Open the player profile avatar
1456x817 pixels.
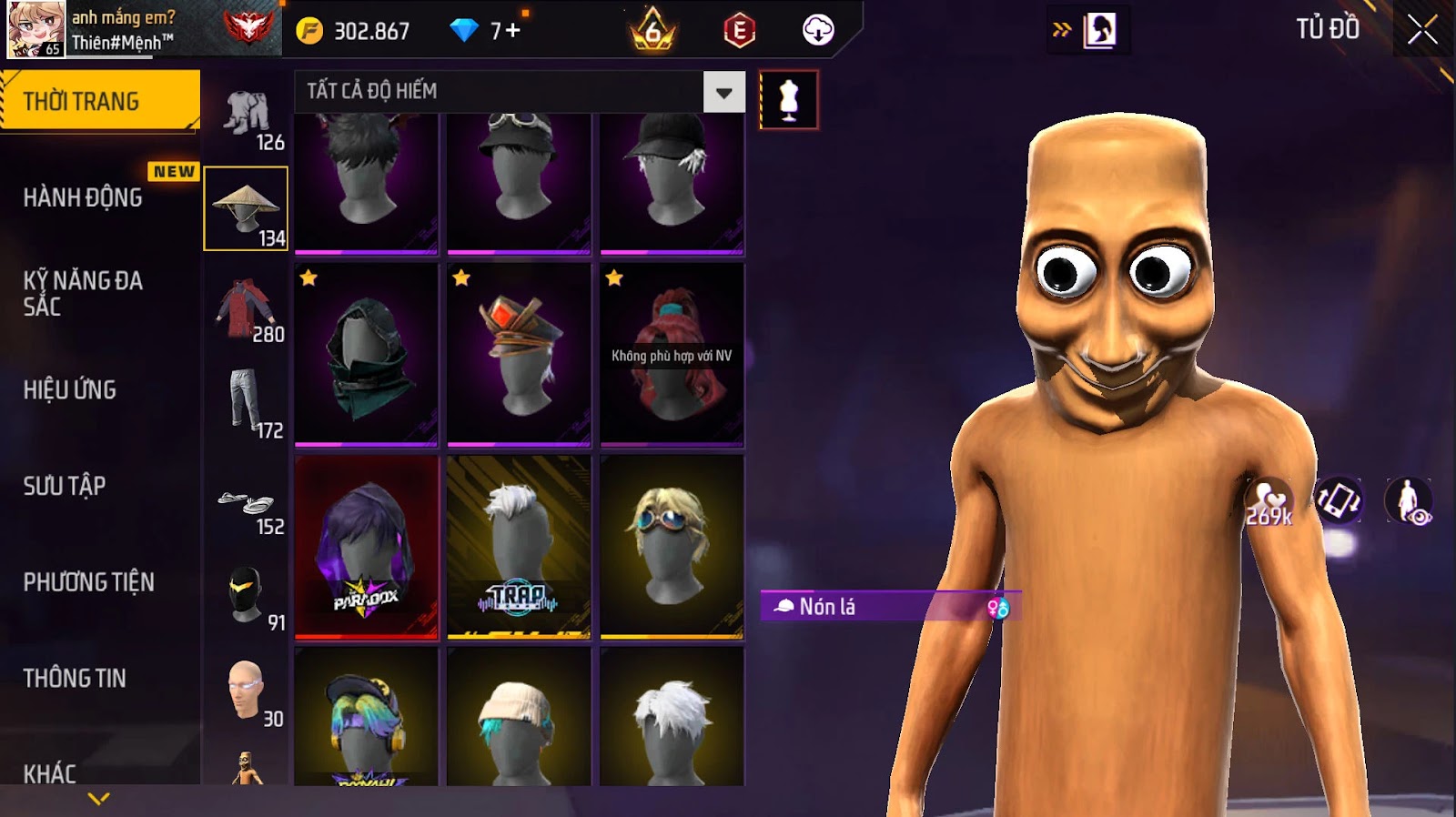tap(36, 29)
